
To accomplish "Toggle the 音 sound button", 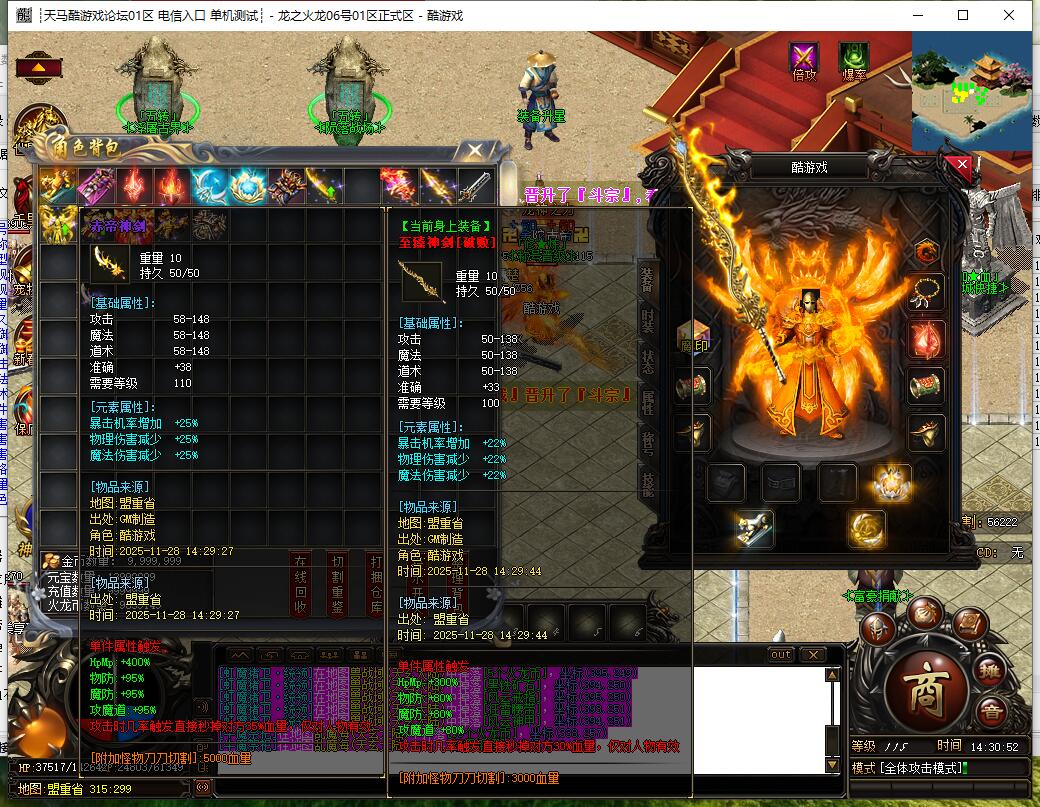I will [x=990, y=711].
